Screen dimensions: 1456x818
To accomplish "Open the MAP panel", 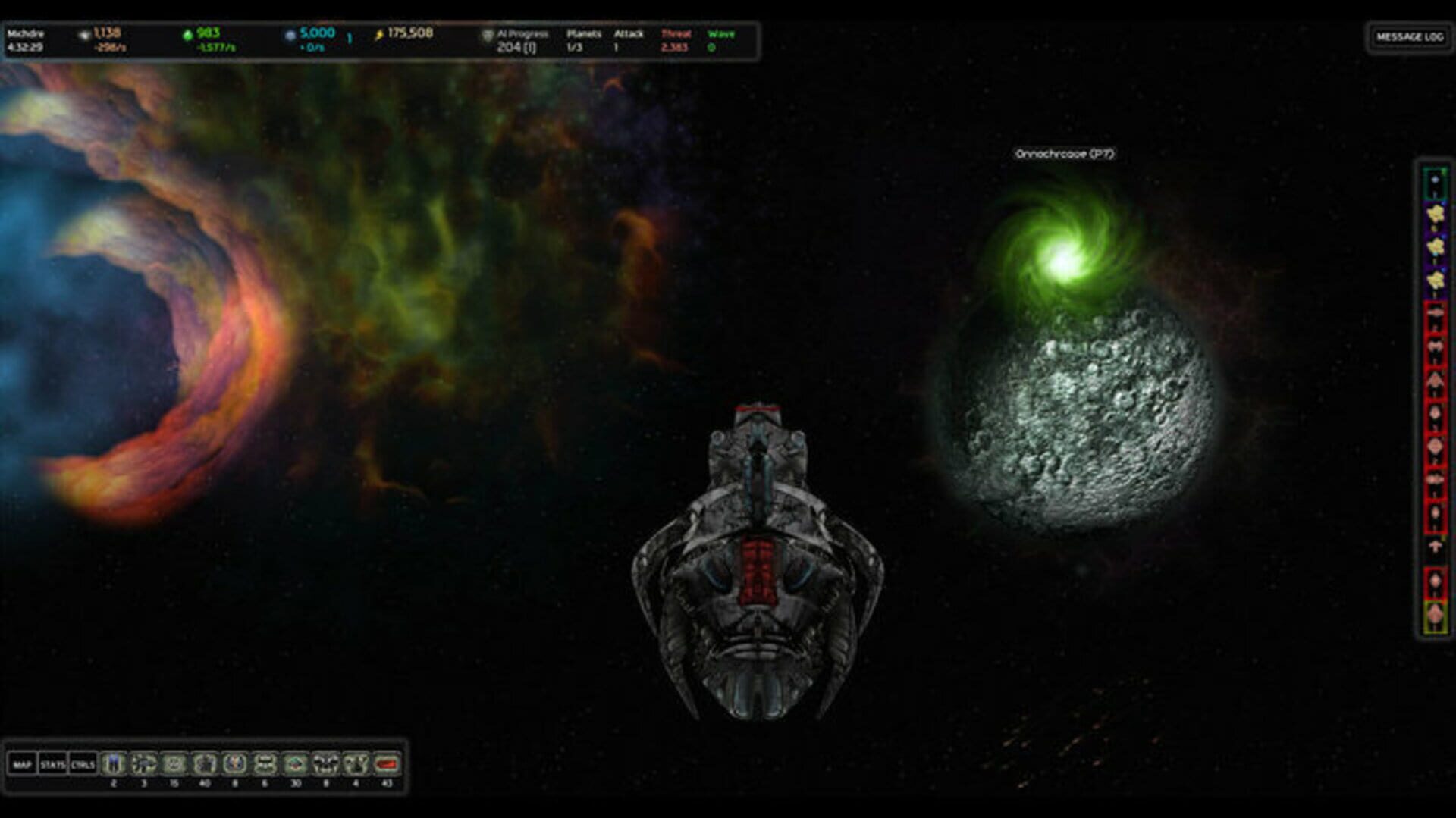I will pos(21,766).
